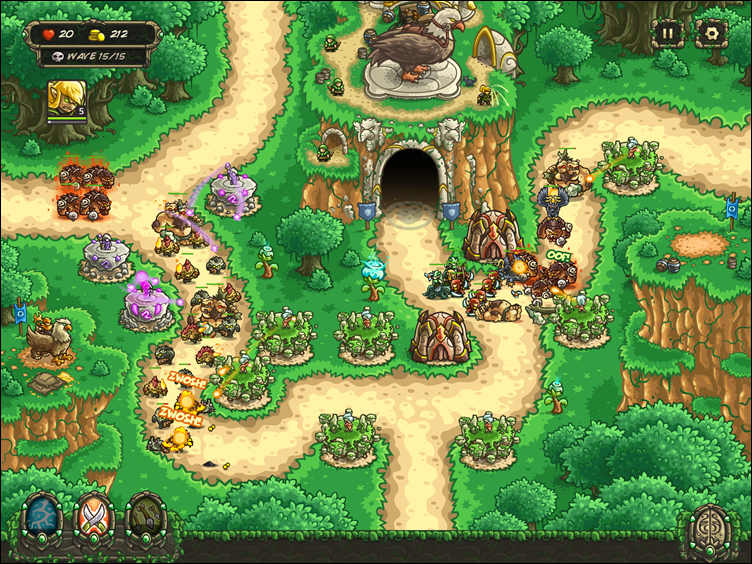Pause the game
The width and height of the screenshot is (752, 564).
coord(669,32)
